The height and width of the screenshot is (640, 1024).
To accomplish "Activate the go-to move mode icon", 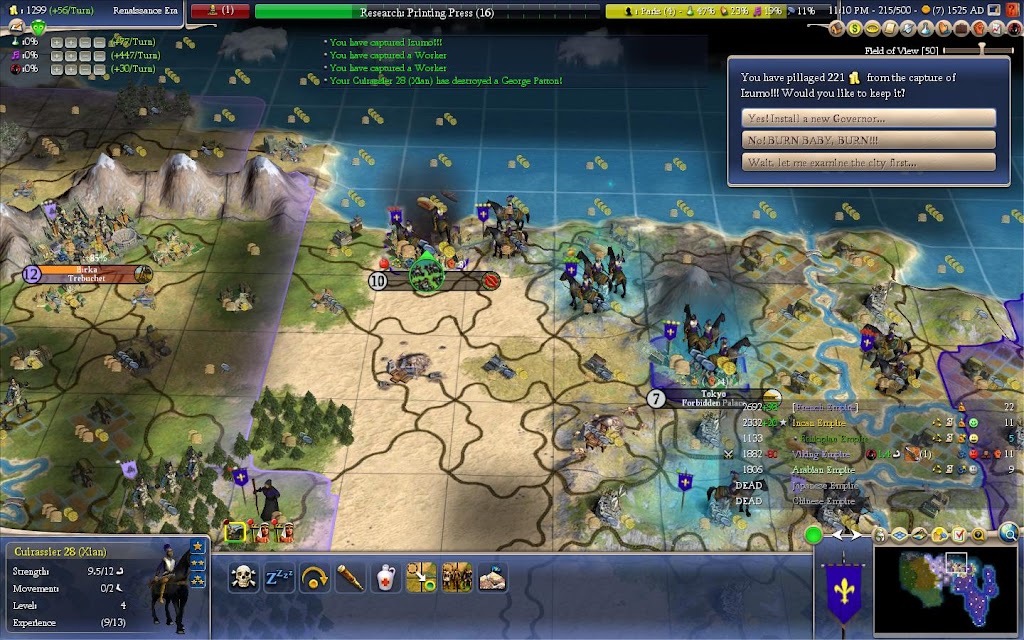I will (x=422, y=577).
